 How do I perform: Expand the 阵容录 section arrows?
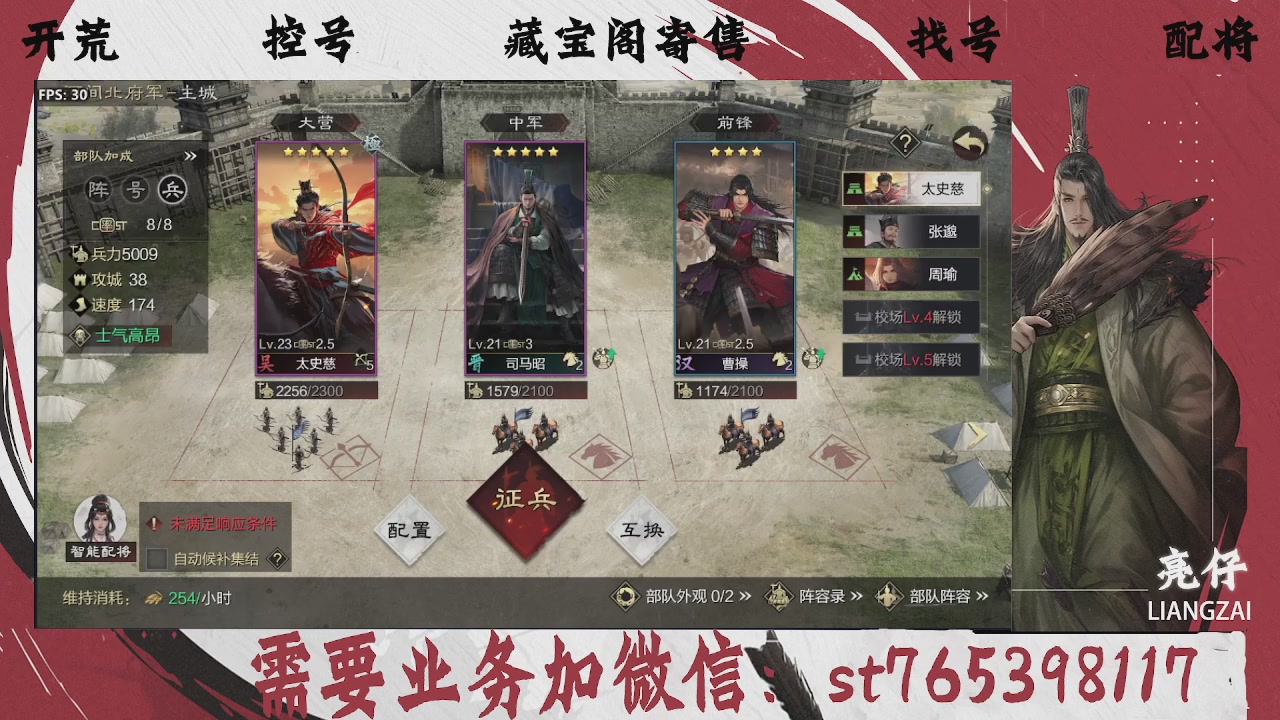point(856,595)
